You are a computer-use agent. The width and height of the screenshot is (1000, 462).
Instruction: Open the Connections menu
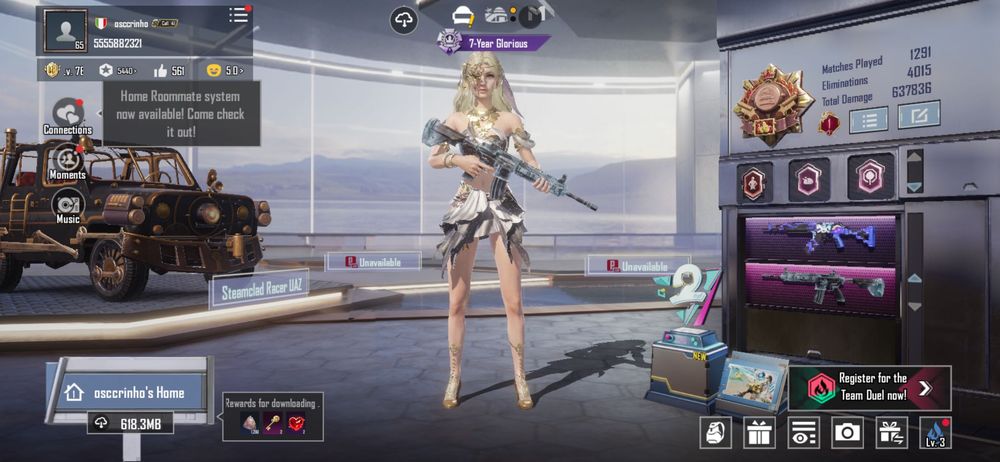pyautogui.click(x=68, y=115)
